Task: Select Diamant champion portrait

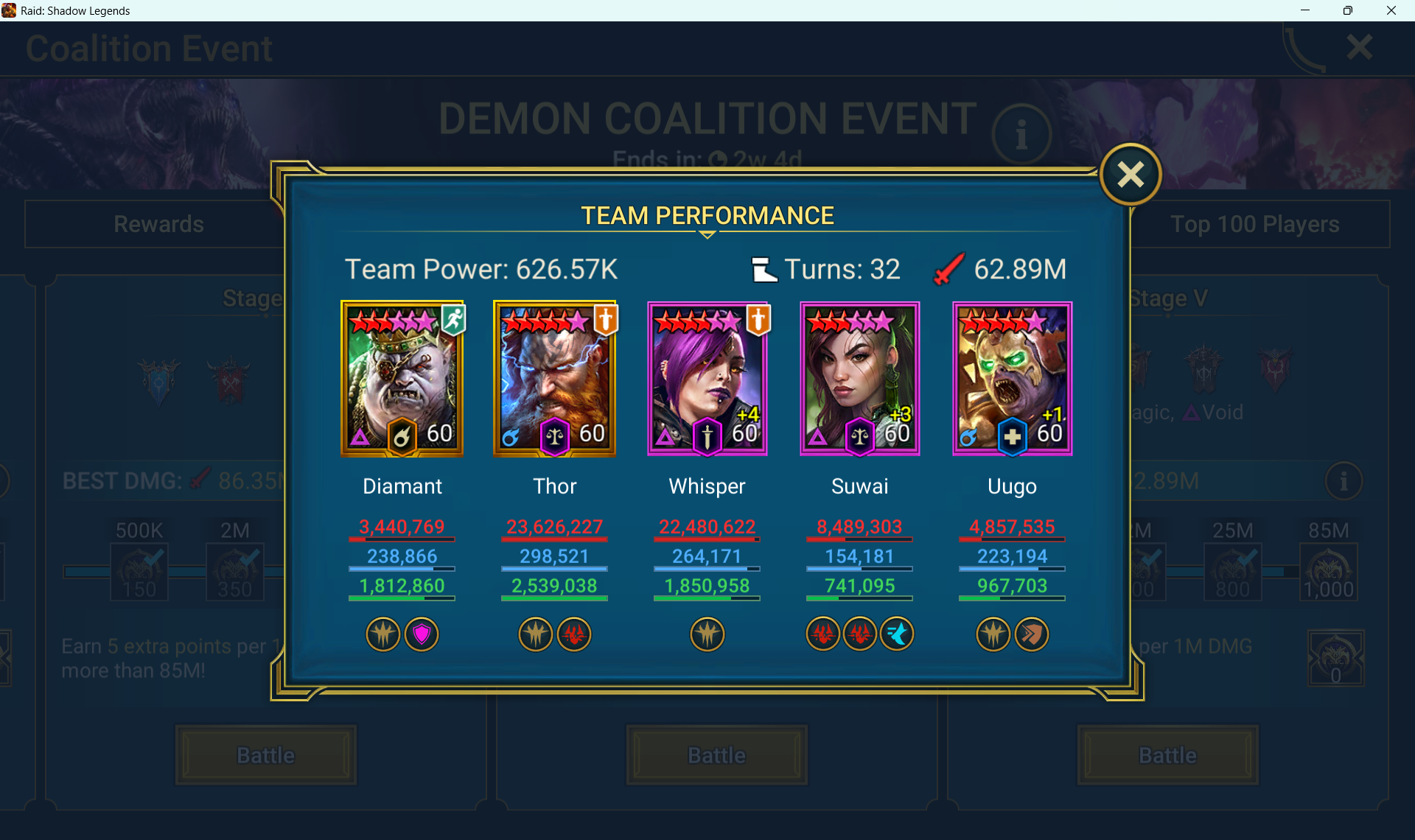Action: click(402, 379)
